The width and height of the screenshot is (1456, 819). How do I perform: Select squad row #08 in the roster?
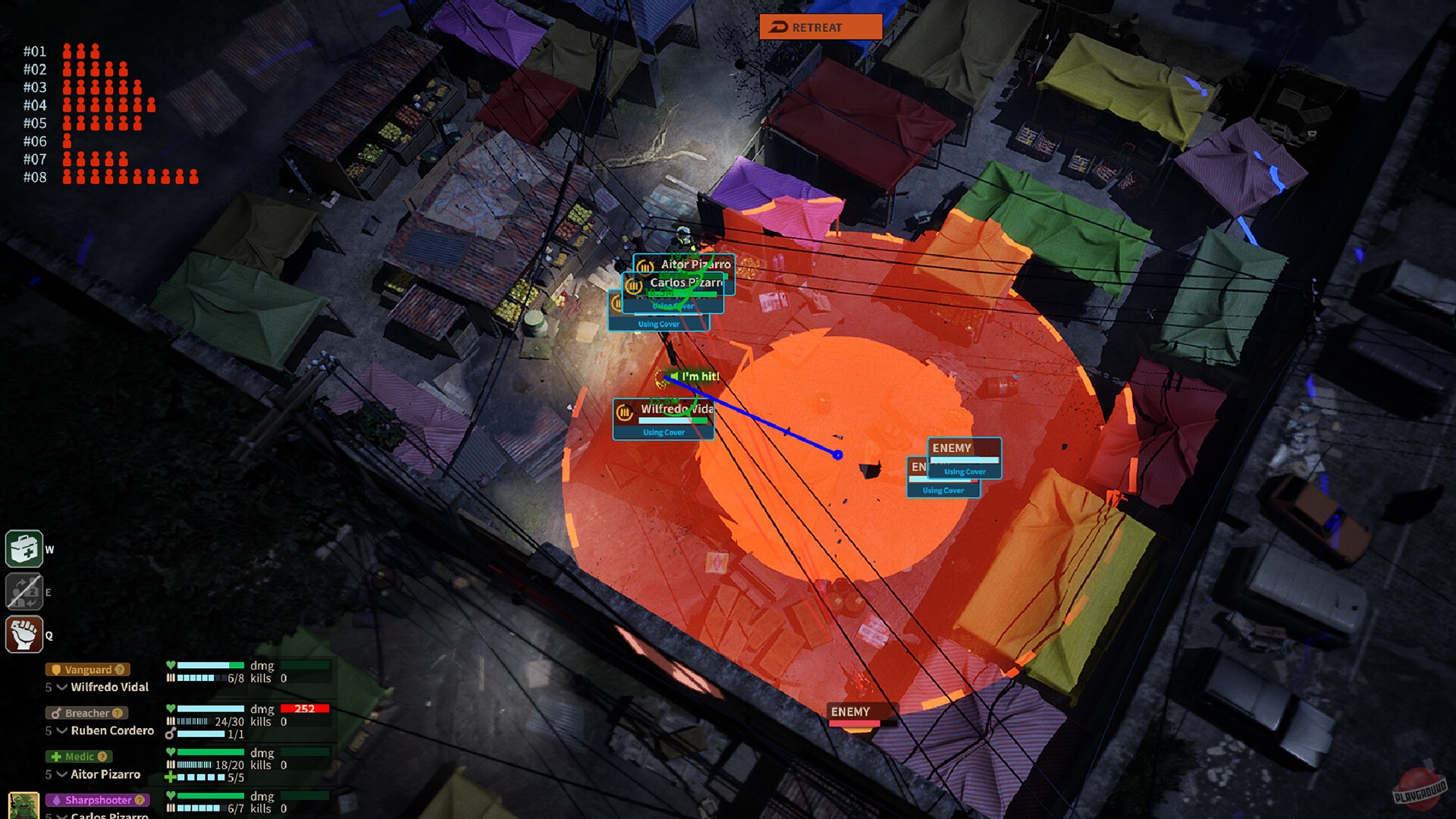[36, 177]
